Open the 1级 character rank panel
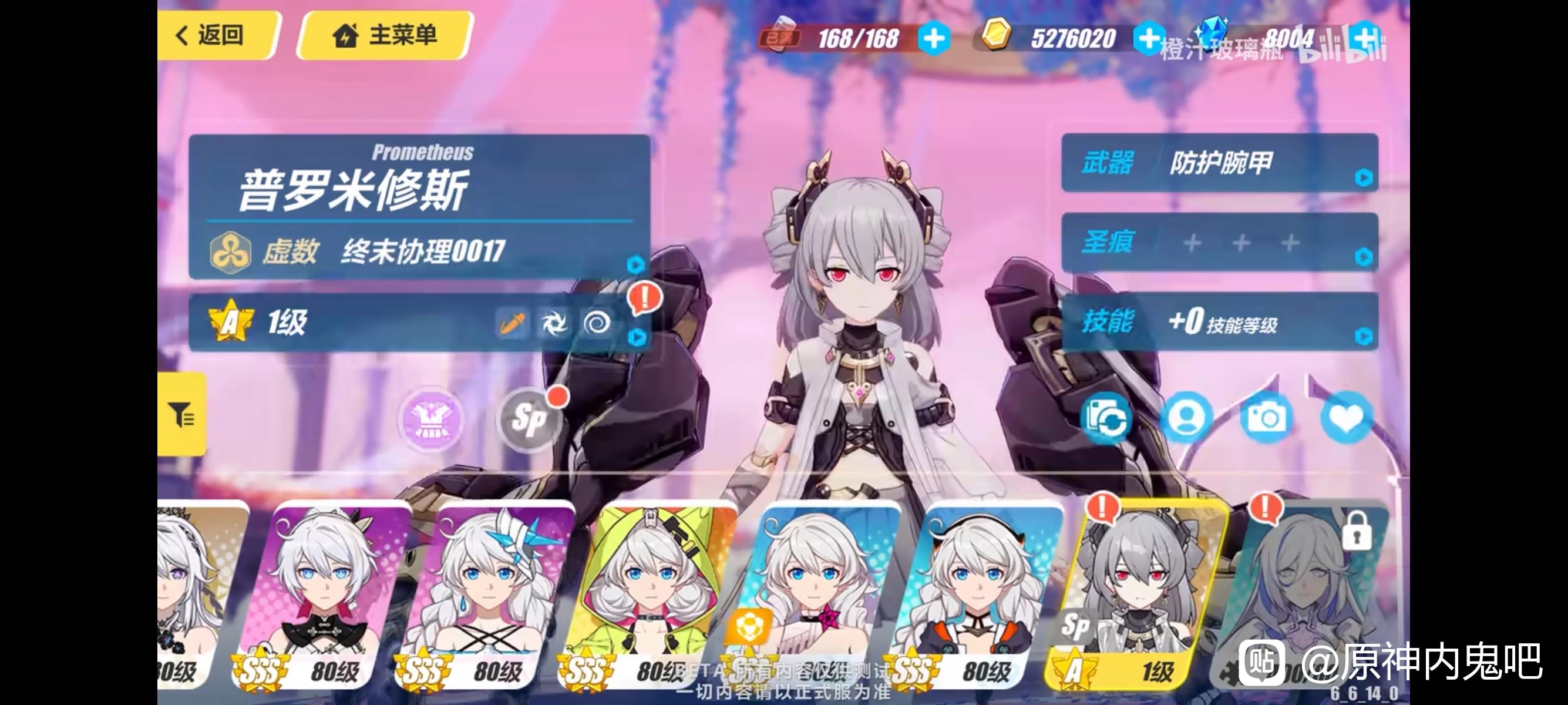The height and width of the screenshot is (705, 1568). (x=419, y=322)
